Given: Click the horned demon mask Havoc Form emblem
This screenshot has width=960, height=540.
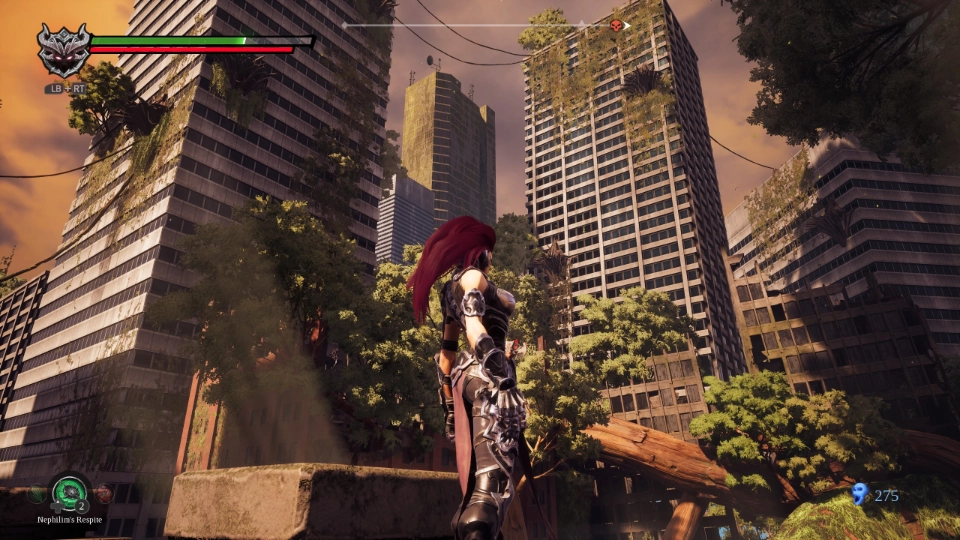Looking at the screenshot, I should click(62, 50).
